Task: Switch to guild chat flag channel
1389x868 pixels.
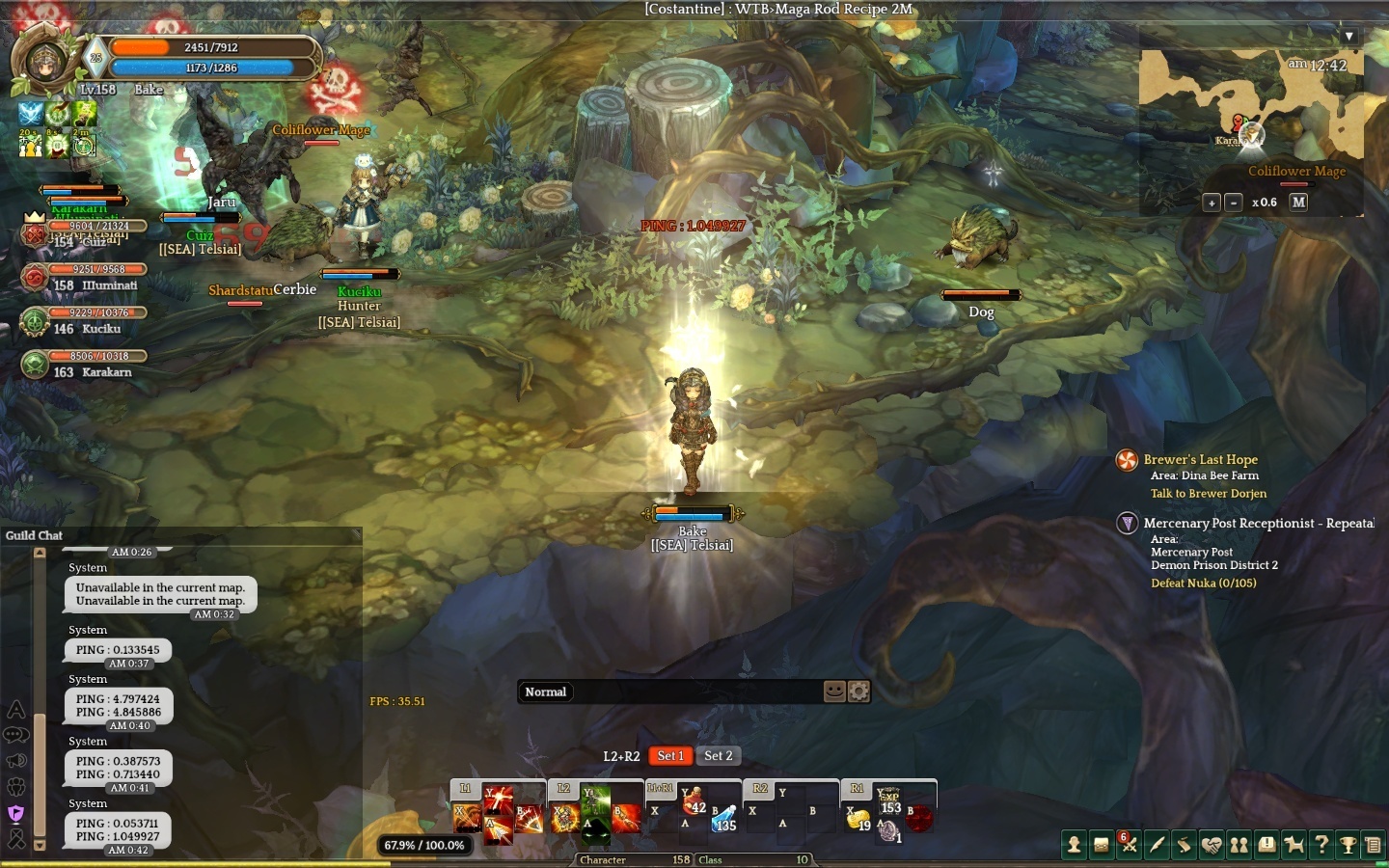Action: click(x=15, y=813)
